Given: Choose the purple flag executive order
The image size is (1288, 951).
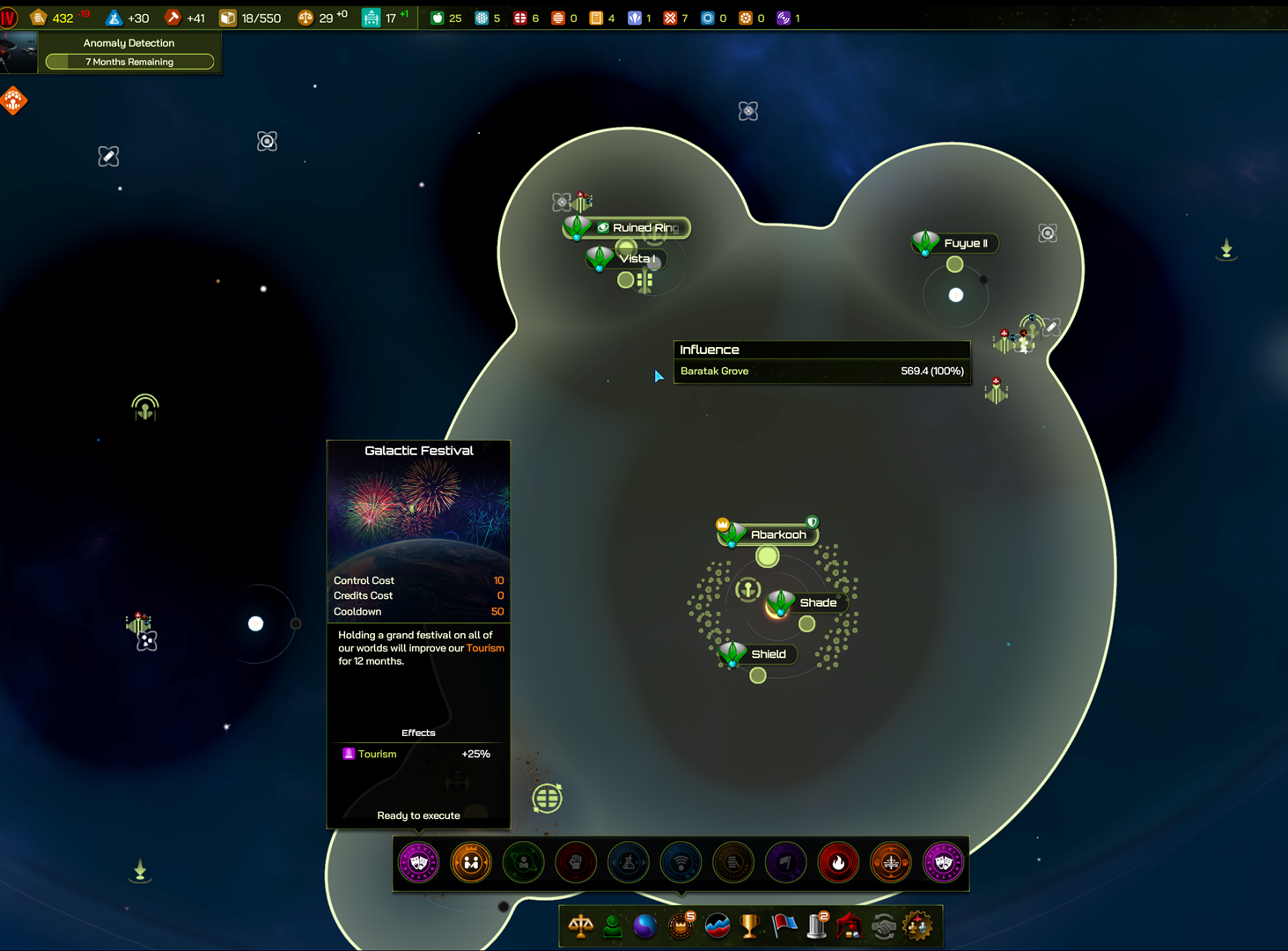Looking at the screenshot, I should tap(785, 863).
